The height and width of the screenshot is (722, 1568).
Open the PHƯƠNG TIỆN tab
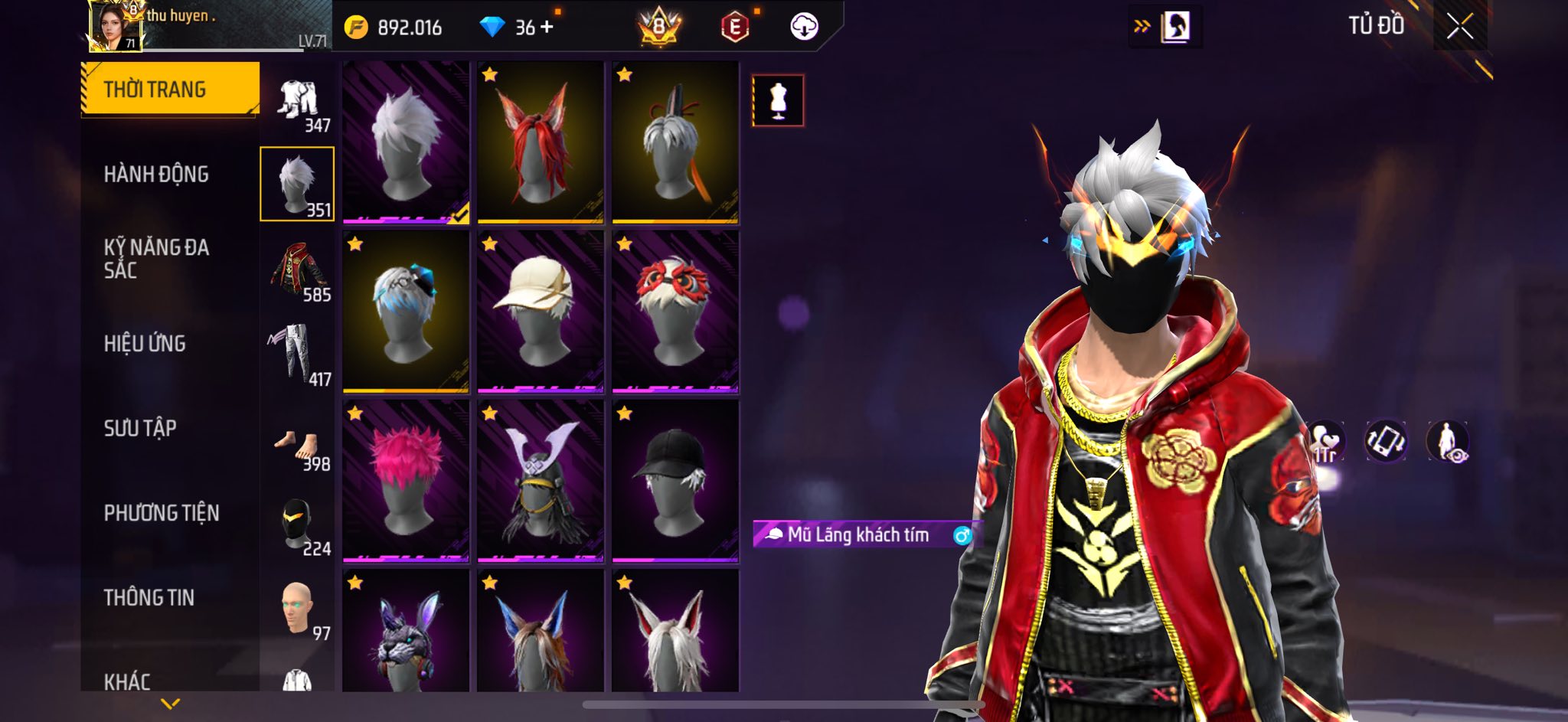click(x=161, y=513)
